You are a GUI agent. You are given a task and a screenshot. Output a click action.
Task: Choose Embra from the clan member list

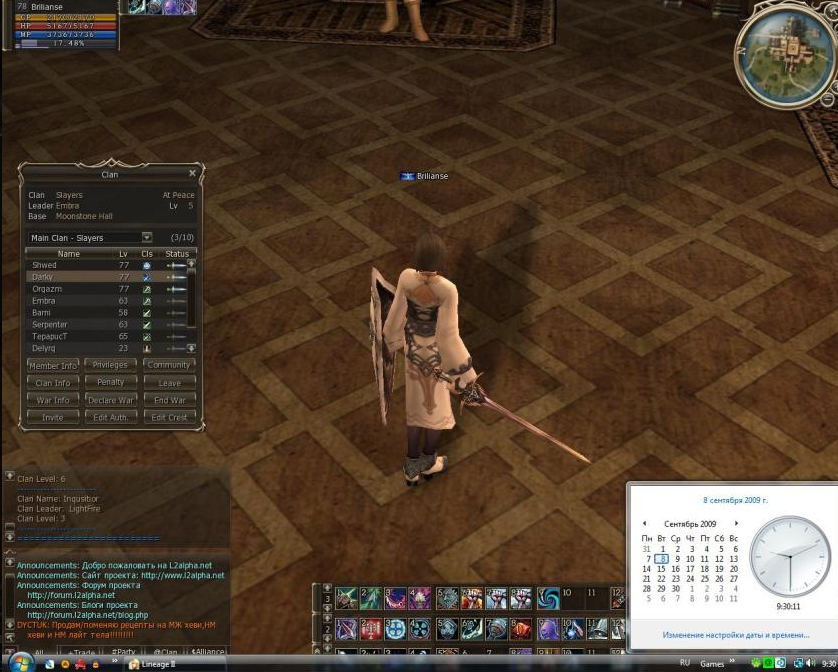[x=44, y=301]
